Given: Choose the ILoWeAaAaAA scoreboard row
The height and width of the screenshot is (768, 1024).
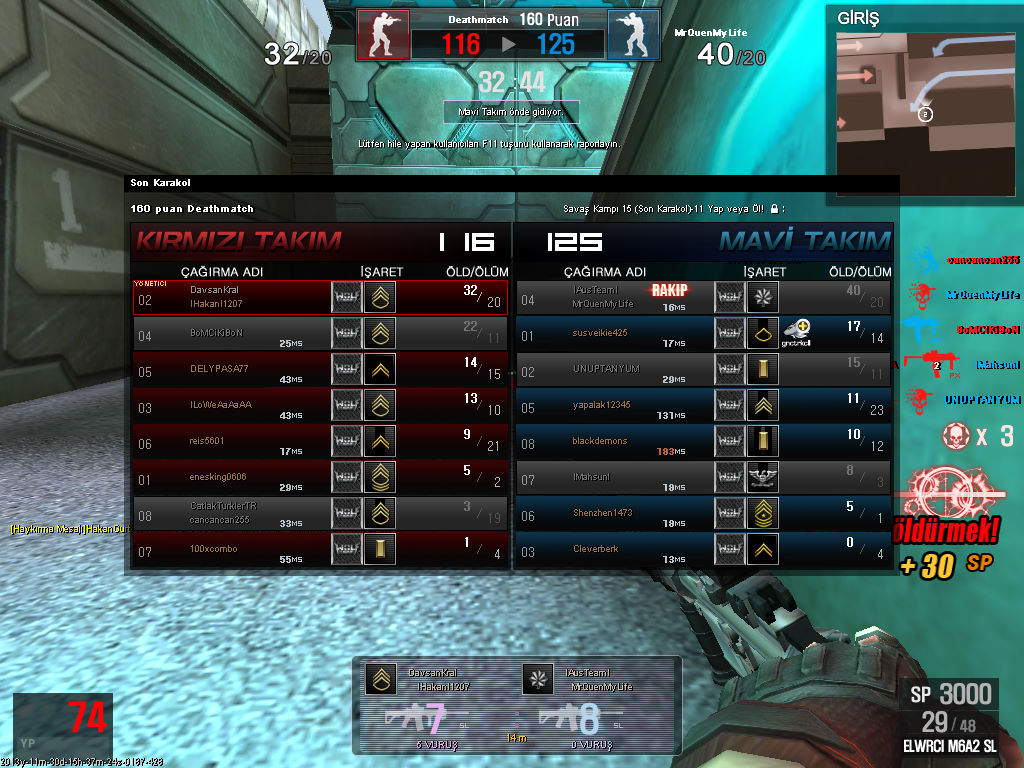Looking at the screenshot, I should click(320, 405).
